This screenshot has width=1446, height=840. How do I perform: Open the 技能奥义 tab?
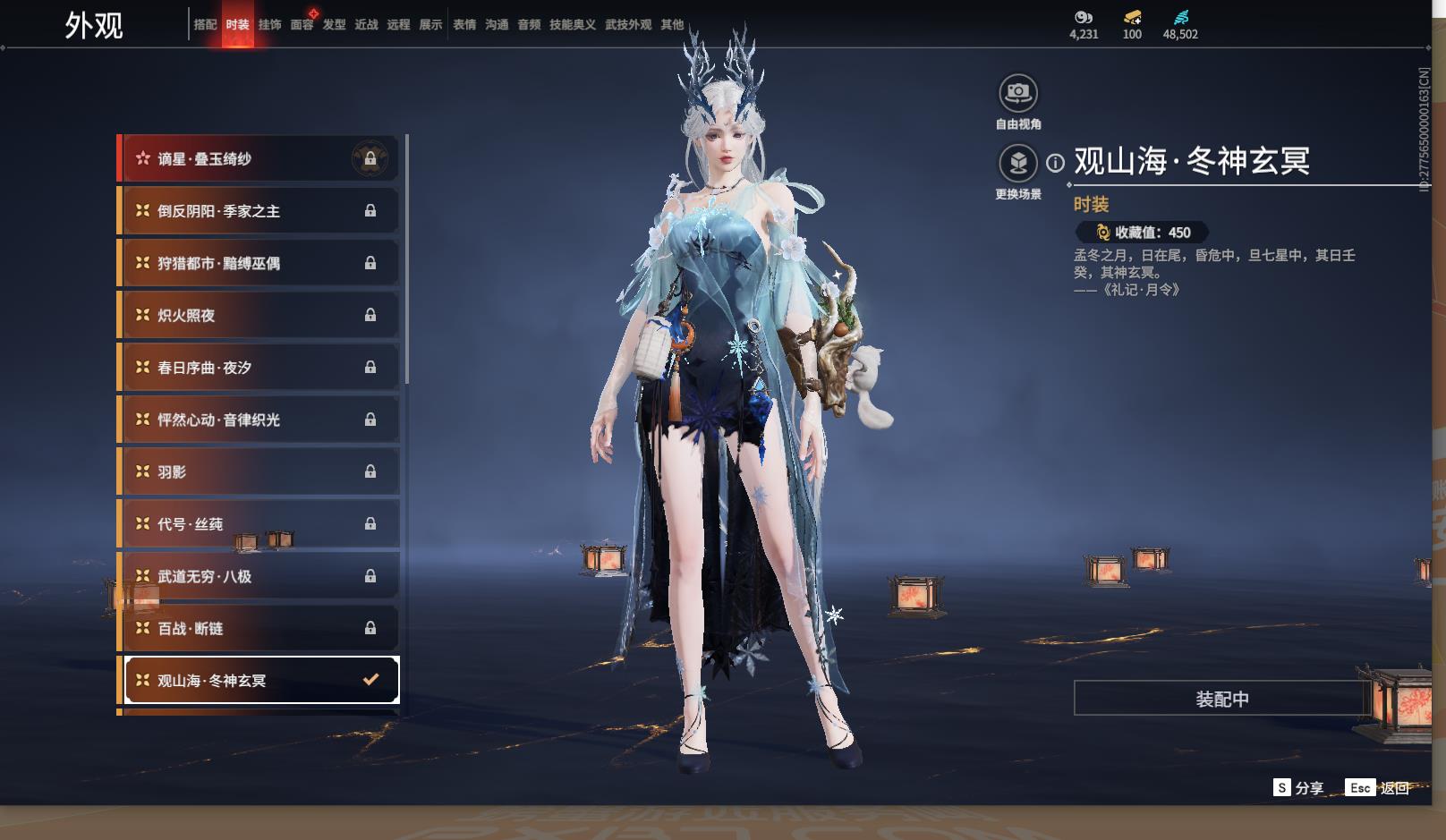click(x=572, y=25)
